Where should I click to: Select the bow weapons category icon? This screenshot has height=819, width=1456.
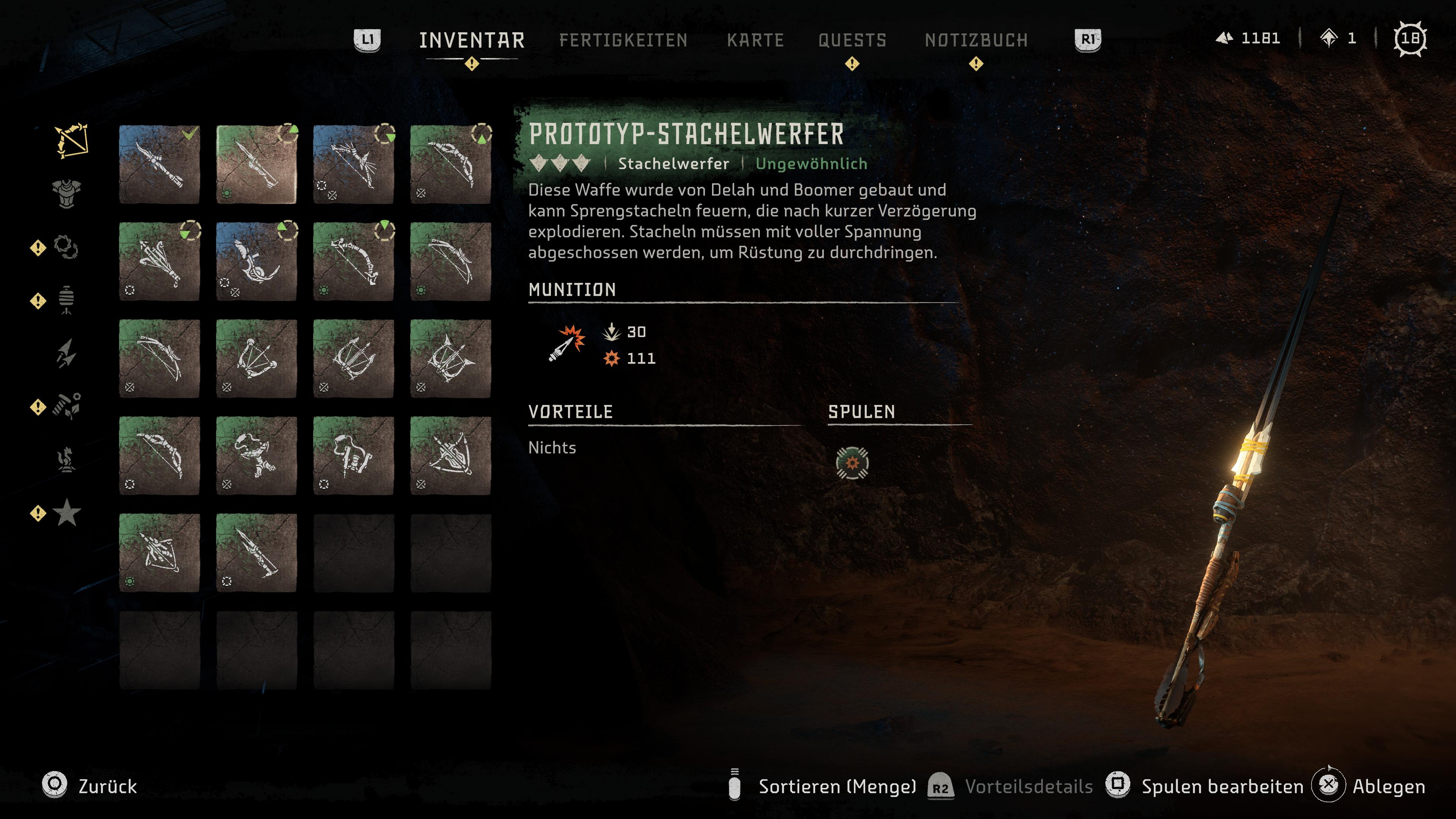(71, 140)
